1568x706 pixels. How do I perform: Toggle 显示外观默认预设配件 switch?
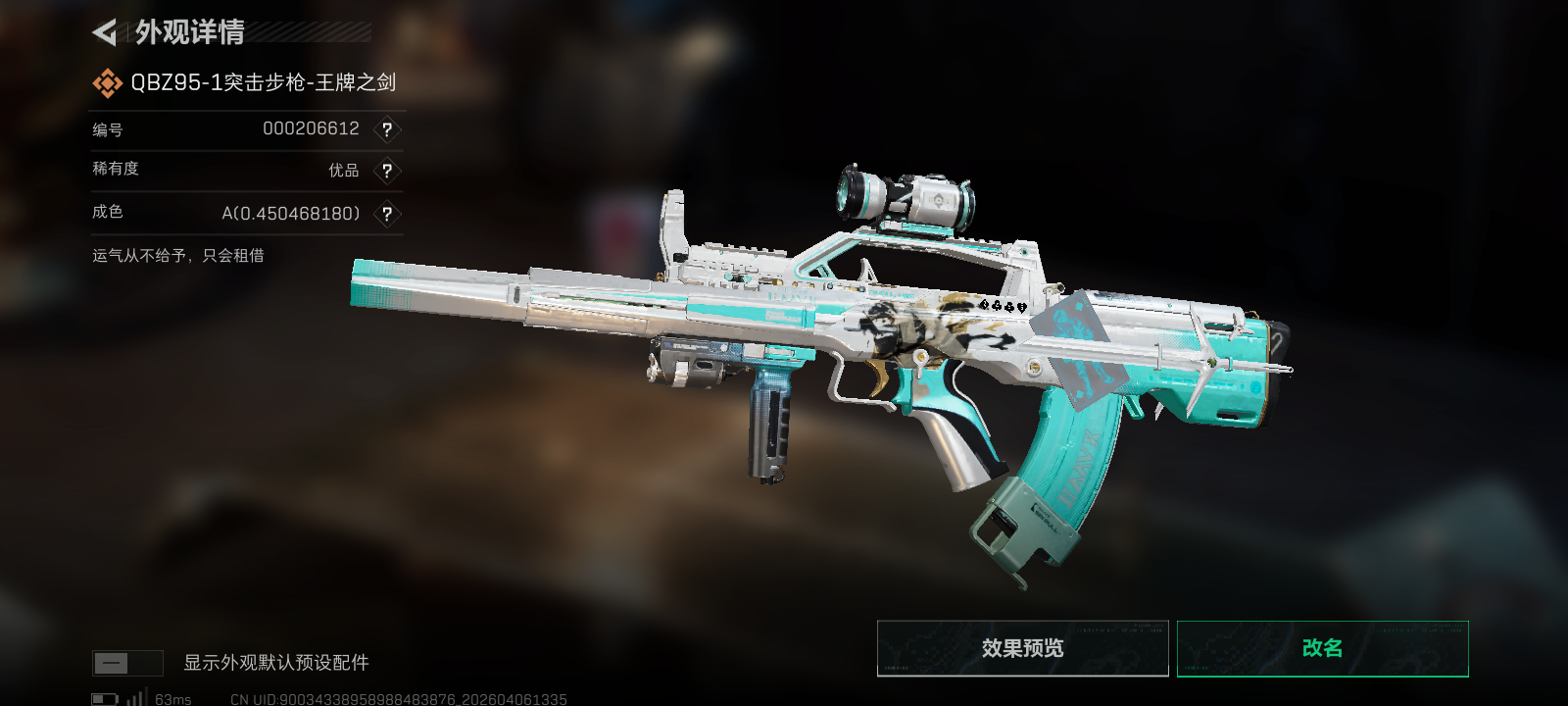tap(127, 663)
